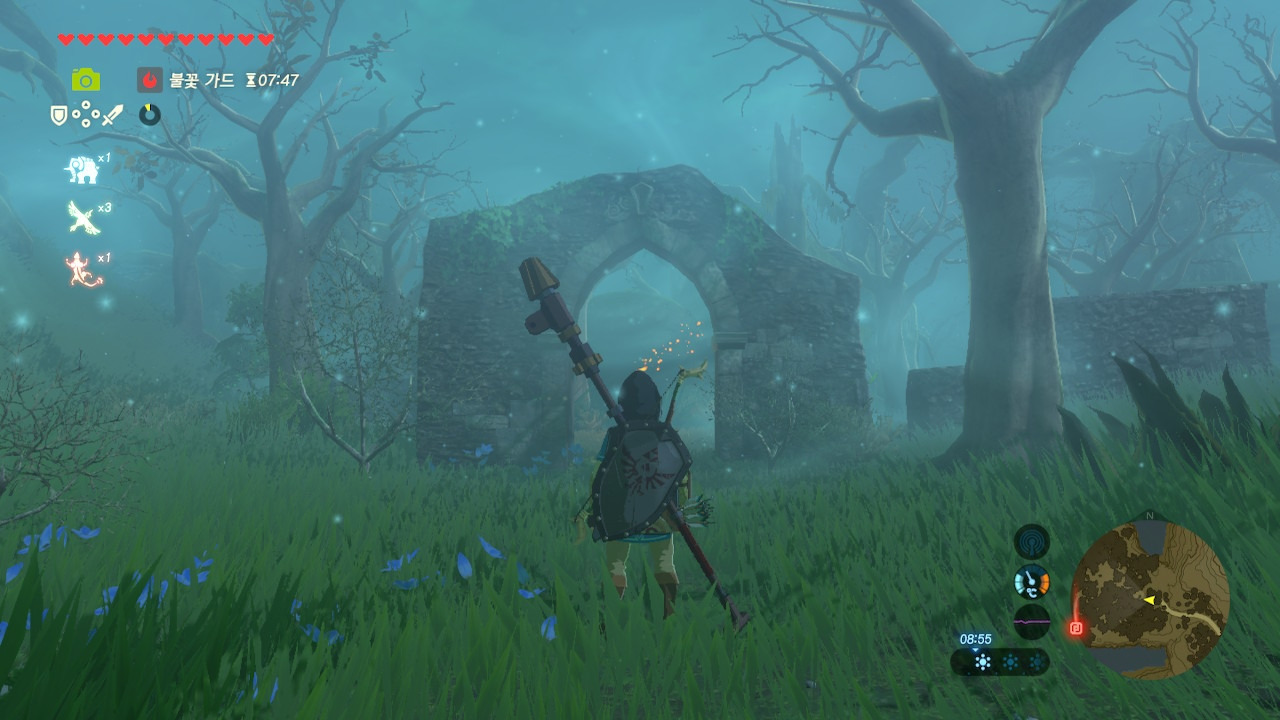Open the sword weapon quick-select icon
This screenshot has width=1280, height=720.
(x=111, y=116)
